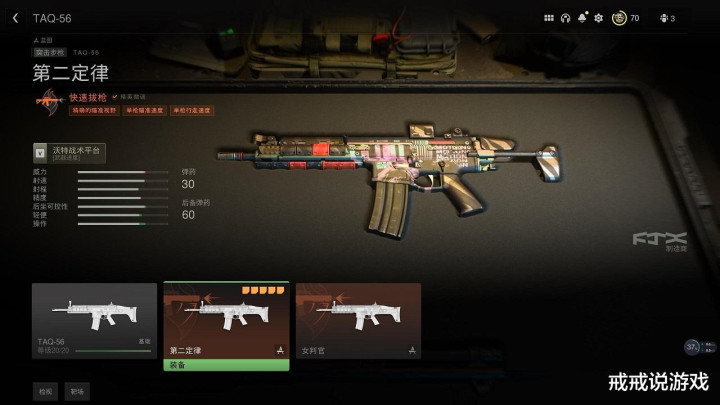The width and height of the screenshot is (720, 405).
Task: Open the player profile avatar
Action: click(619, 18)
